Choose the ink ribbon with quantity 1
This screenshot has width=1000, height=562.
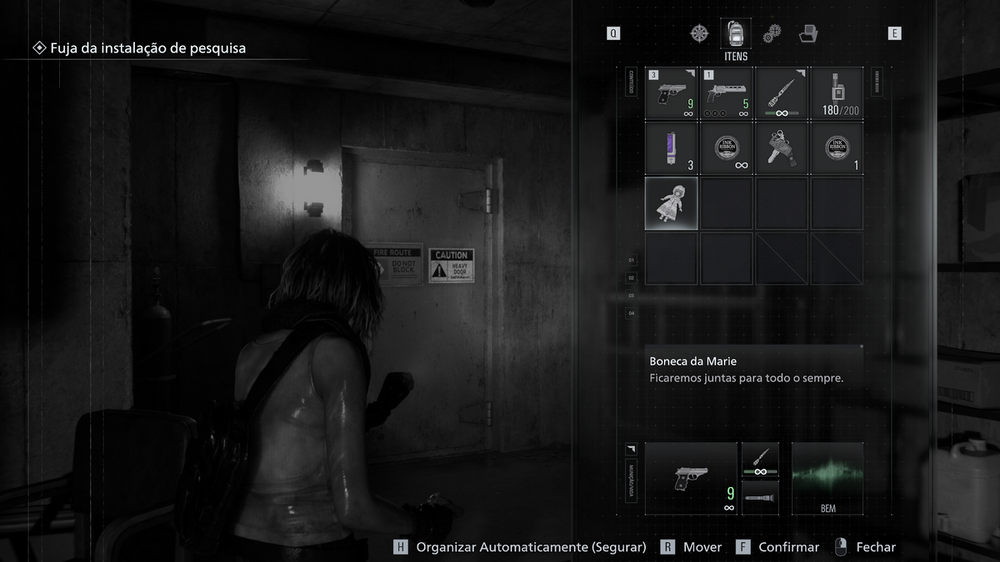click(x=836, y=148)
